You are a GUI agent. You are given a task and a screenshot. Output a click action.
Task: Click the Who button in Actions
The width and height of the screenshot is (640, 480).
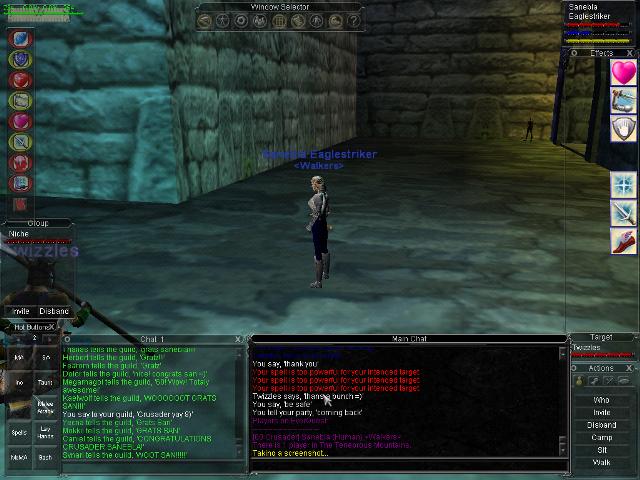click(x=601, y=399)
